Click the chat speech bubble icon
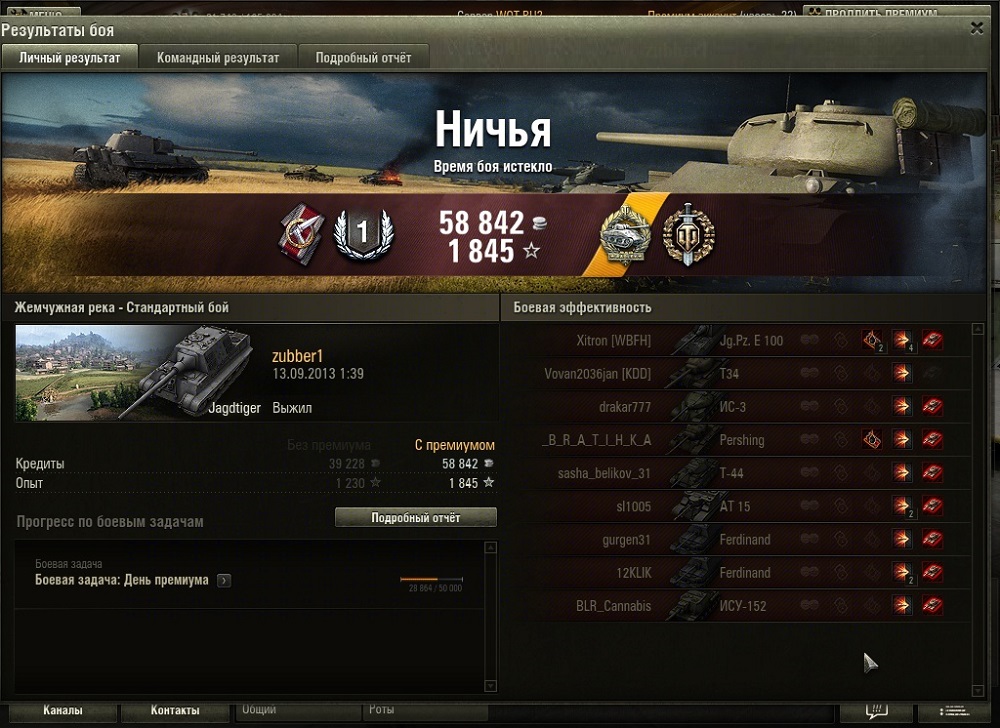This screenshot has height=728, width=1000. [x=876, y=711]
